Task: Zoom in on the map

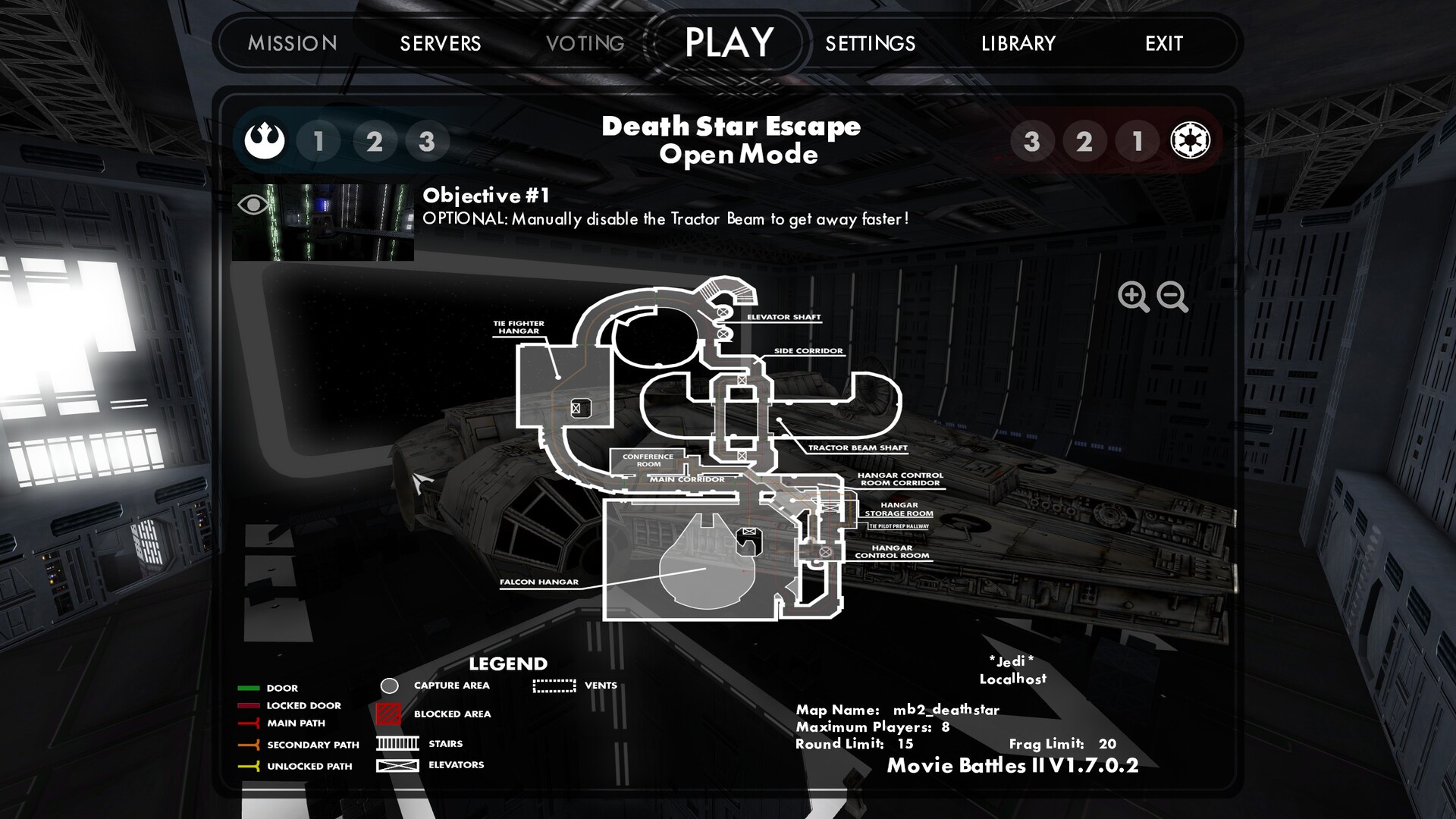Action: click(1133, 297)
